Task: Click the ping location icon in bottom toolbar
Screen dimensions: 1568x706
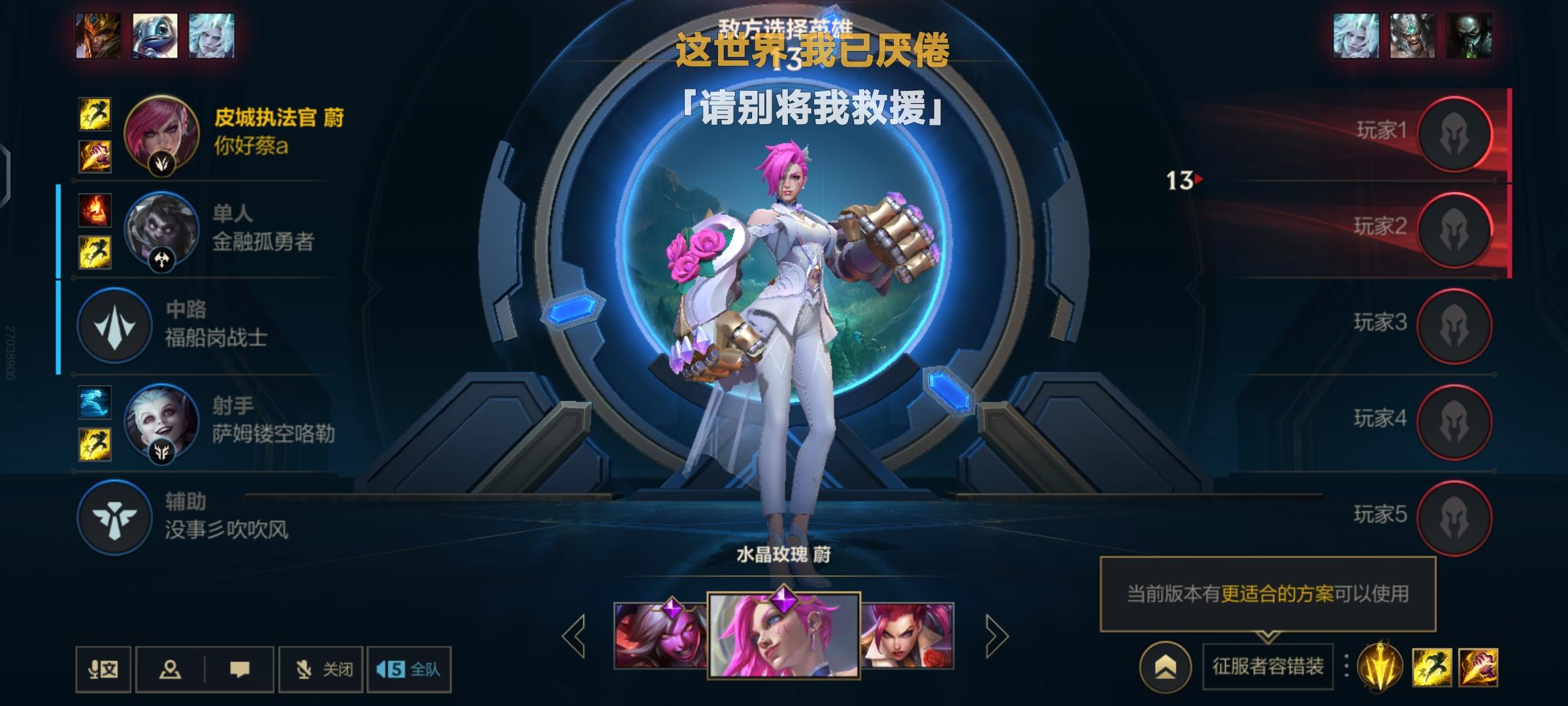Action: [171, 669]
